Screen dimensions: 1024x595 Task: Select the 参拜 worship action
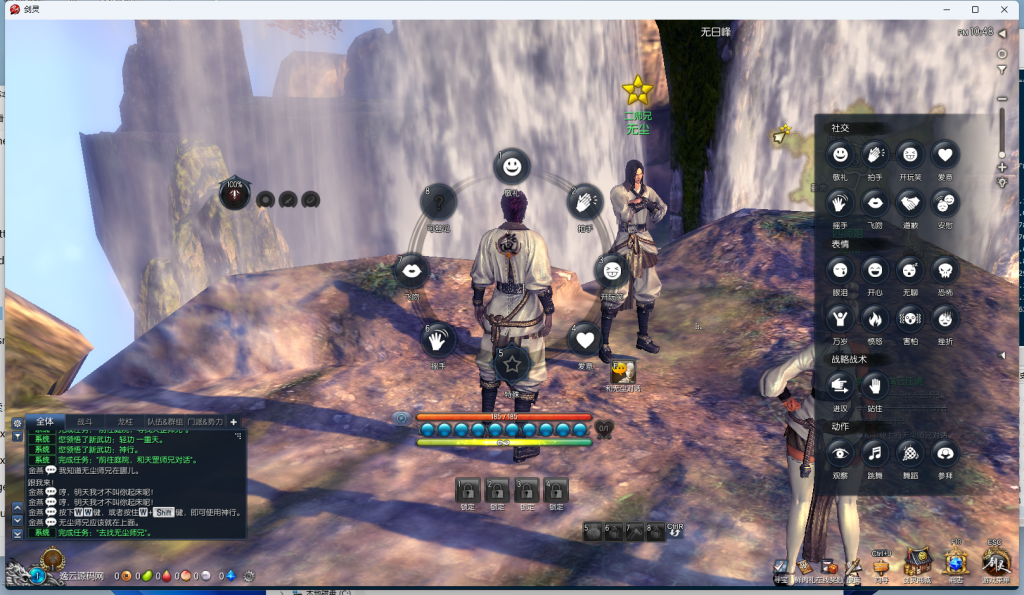point(943,453)
